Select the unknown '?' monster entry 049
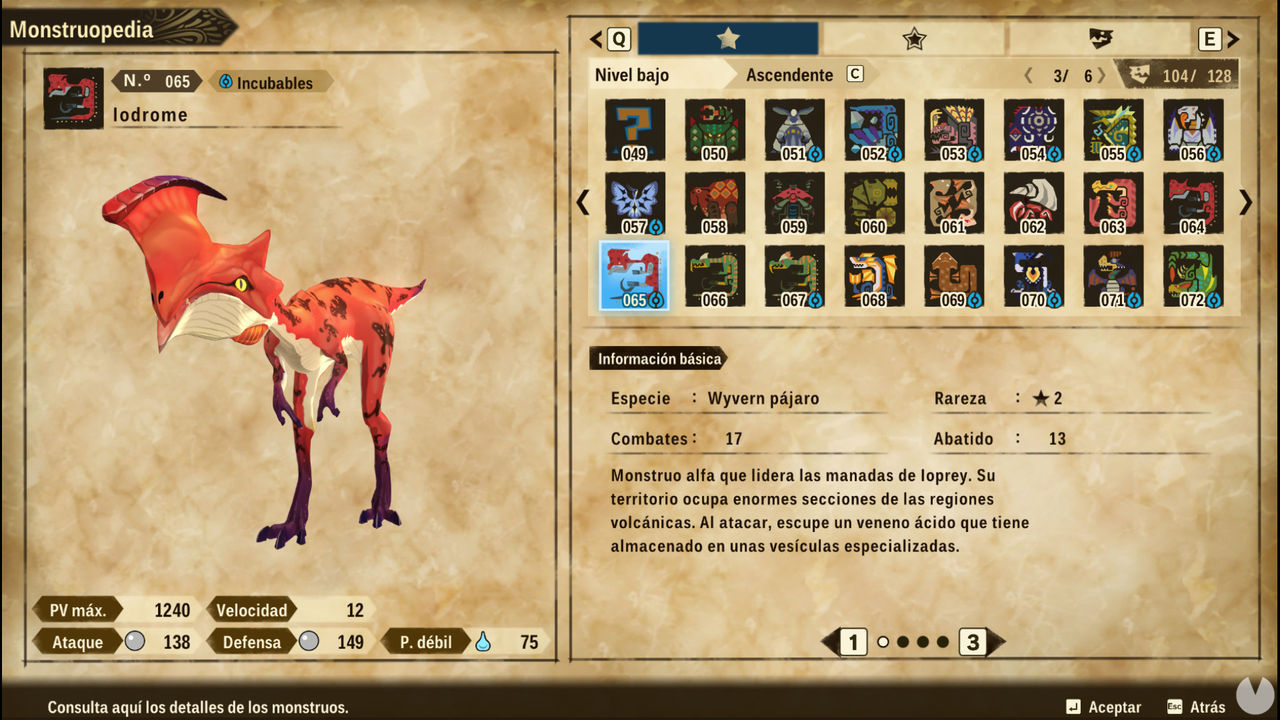Viewport: 1280px width, 720px height. click(x=634, y=129)
